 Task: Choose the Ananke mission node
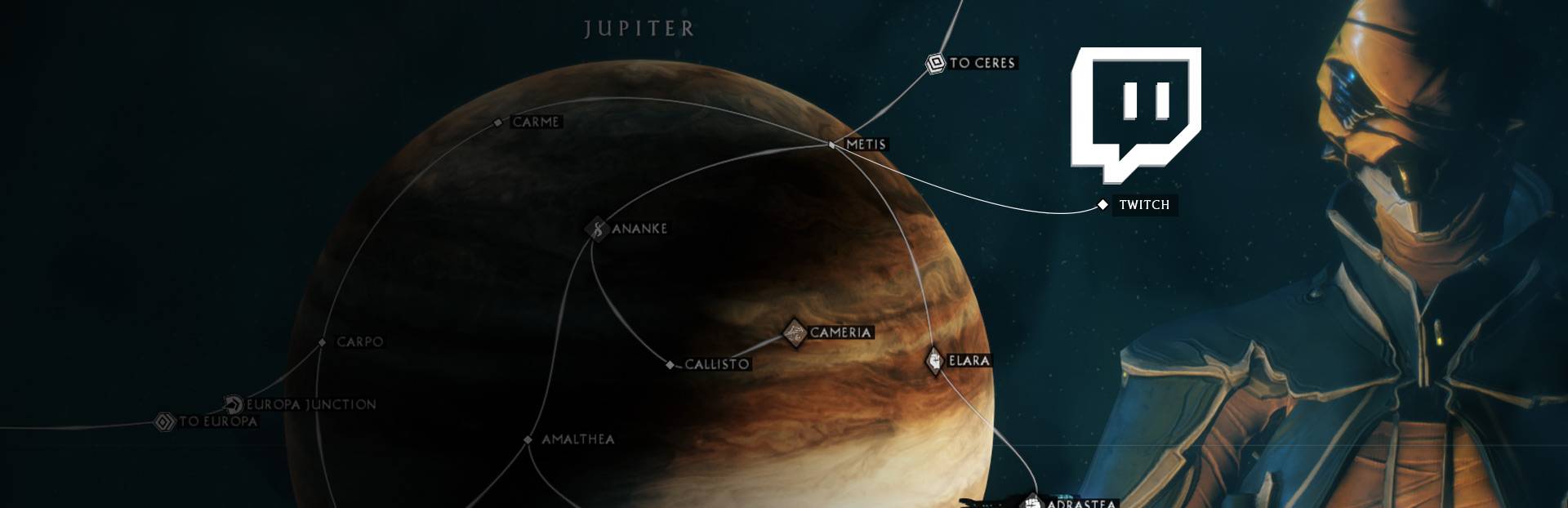(598, 229)
